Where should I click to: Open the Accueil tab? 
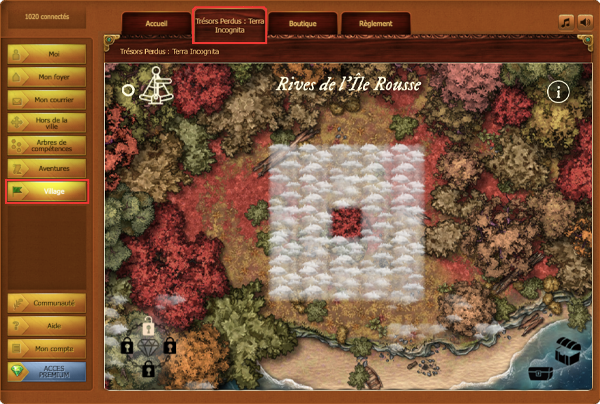[157, 23]
